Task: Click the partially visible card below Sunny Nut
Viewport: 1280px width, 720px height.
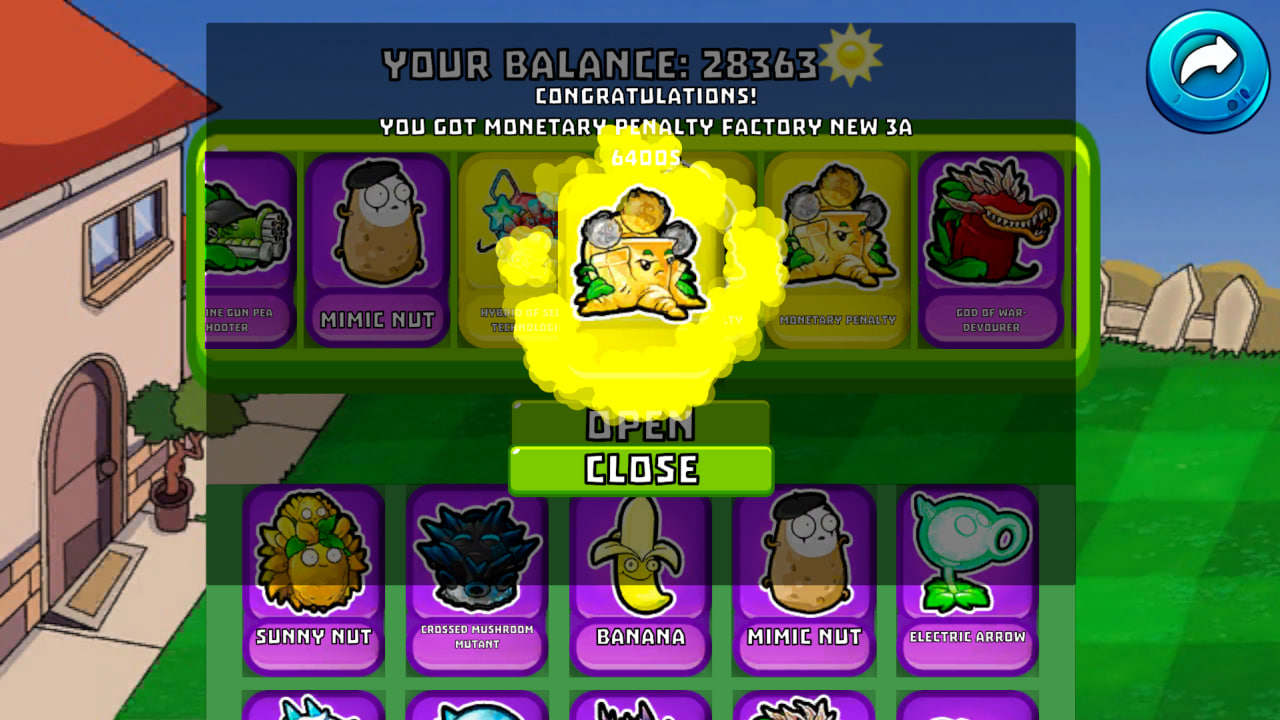Action: [314, 710]
